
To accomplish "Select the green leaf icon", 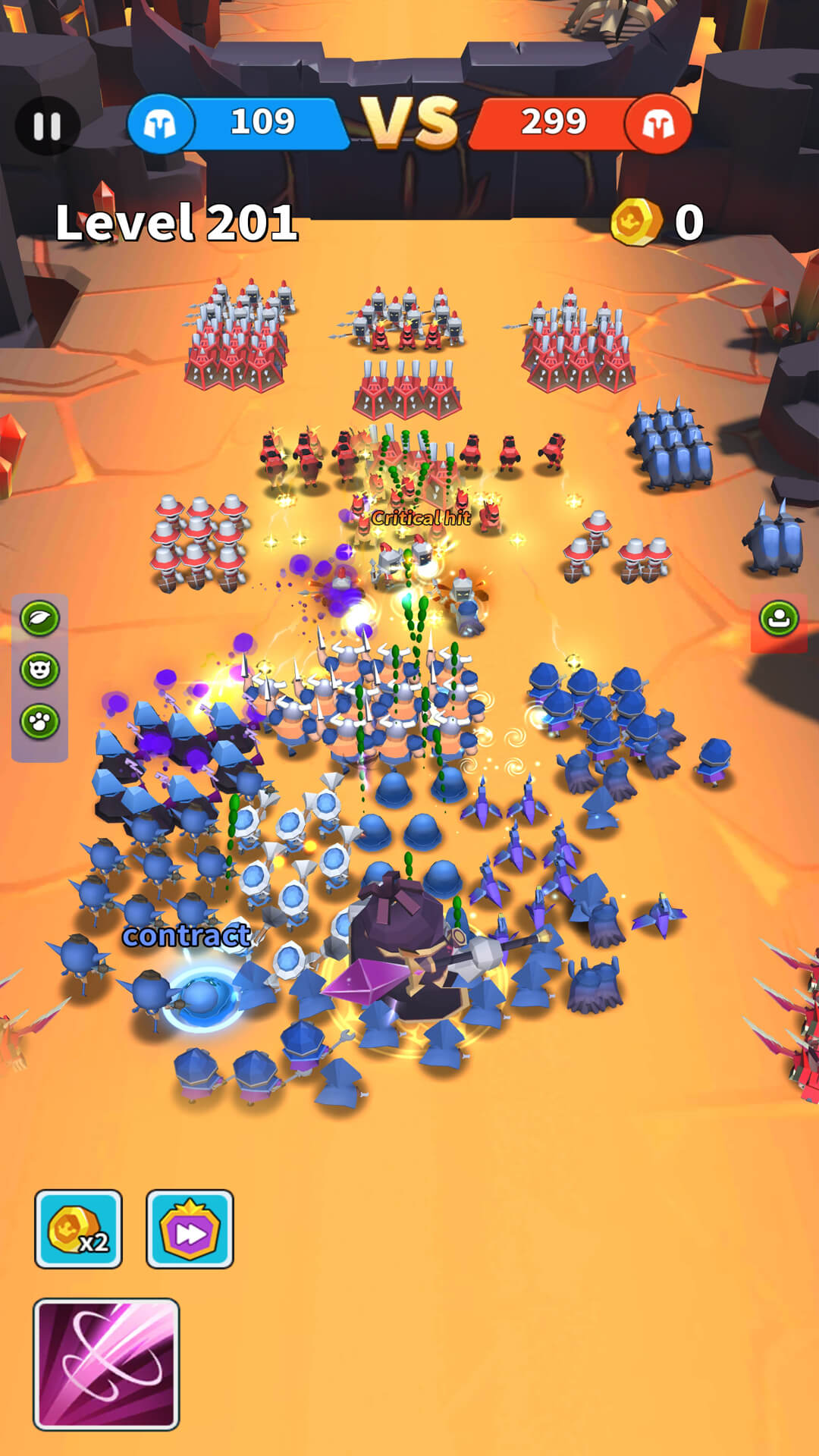I will 39,618.
